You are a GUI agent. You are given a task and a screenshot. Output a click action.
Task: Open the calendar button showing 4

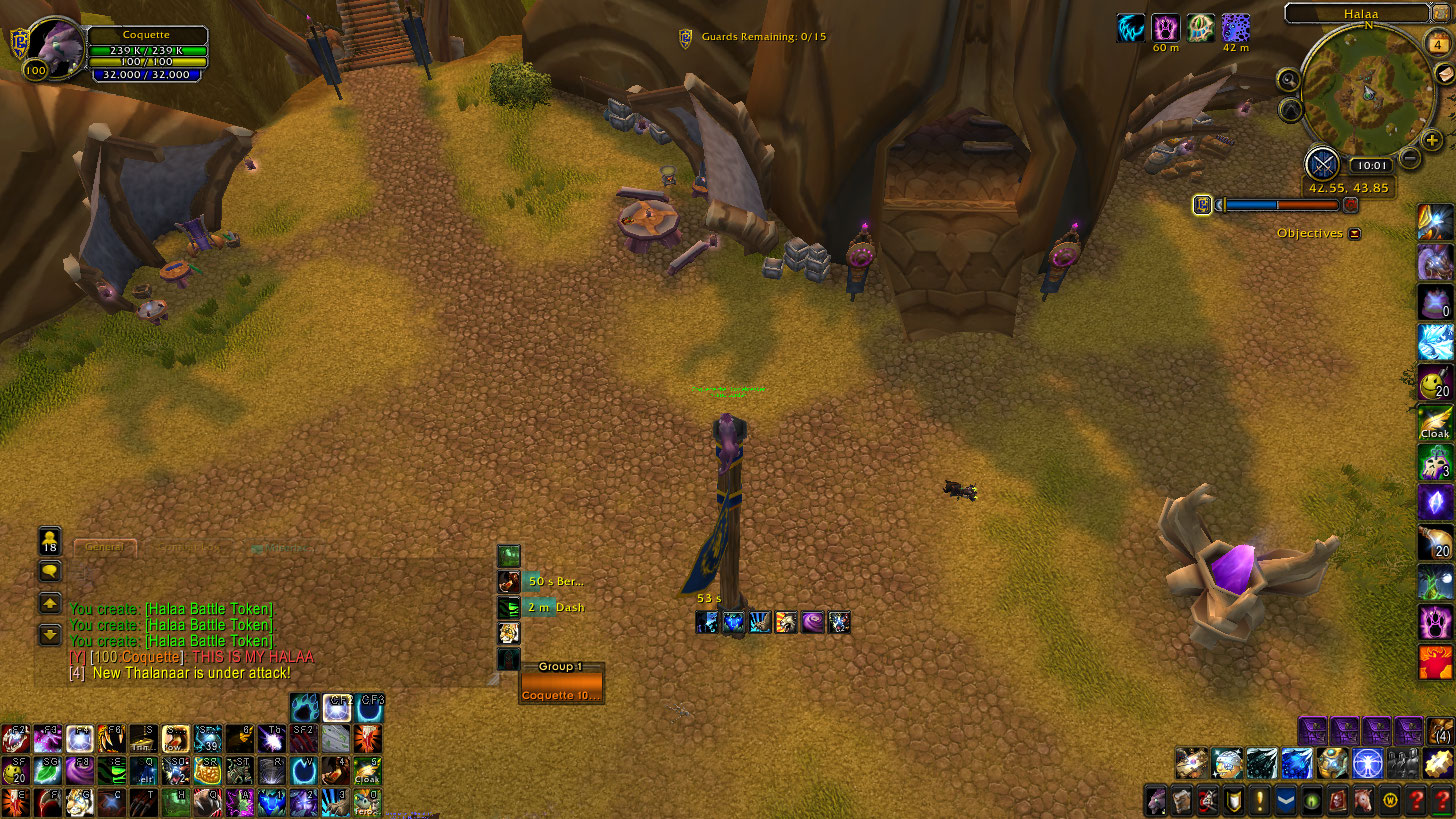[1438, 44]
